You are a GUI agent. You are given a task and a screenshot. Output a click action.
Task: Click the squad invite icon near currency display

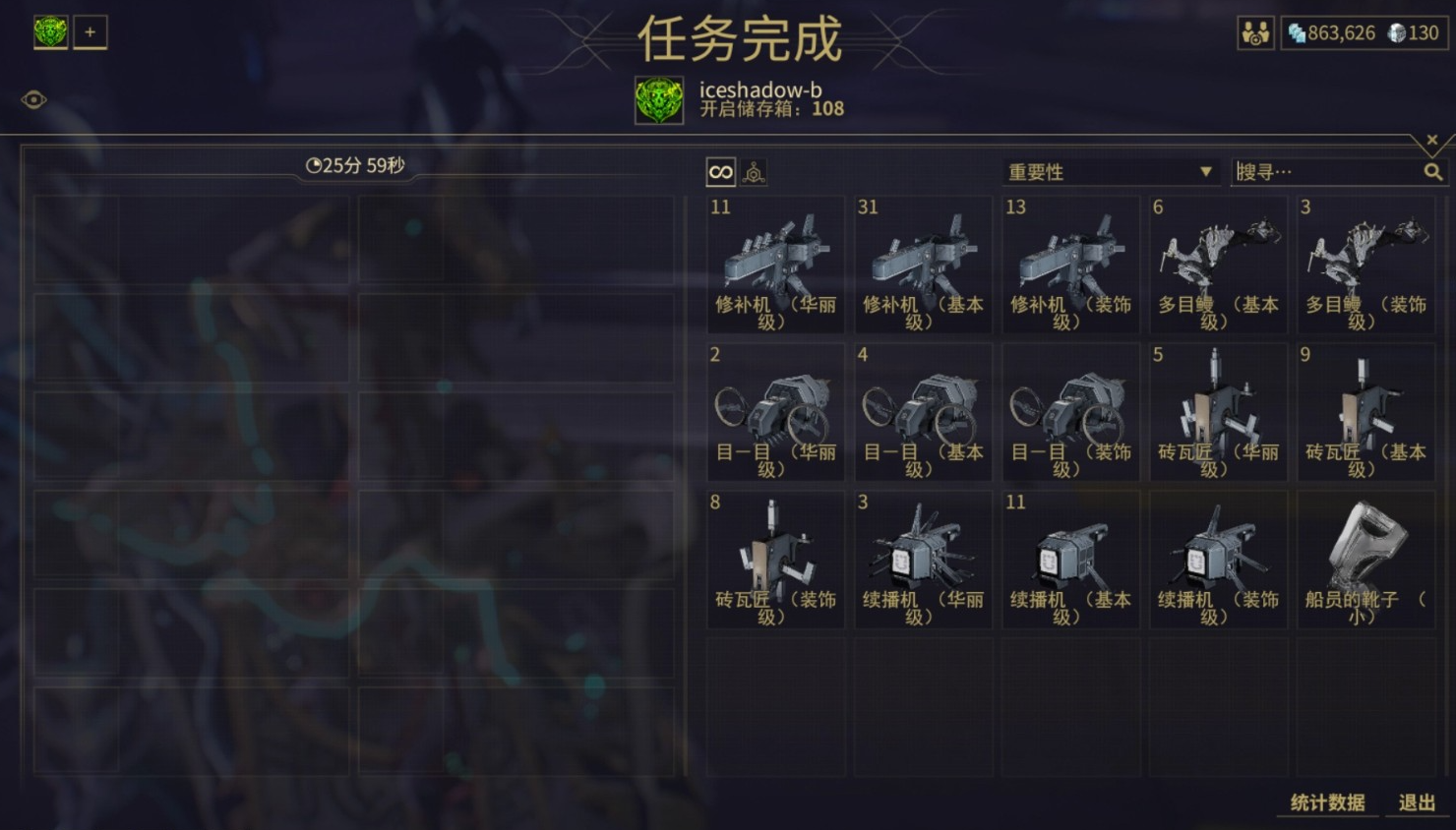click(1255, 32)
